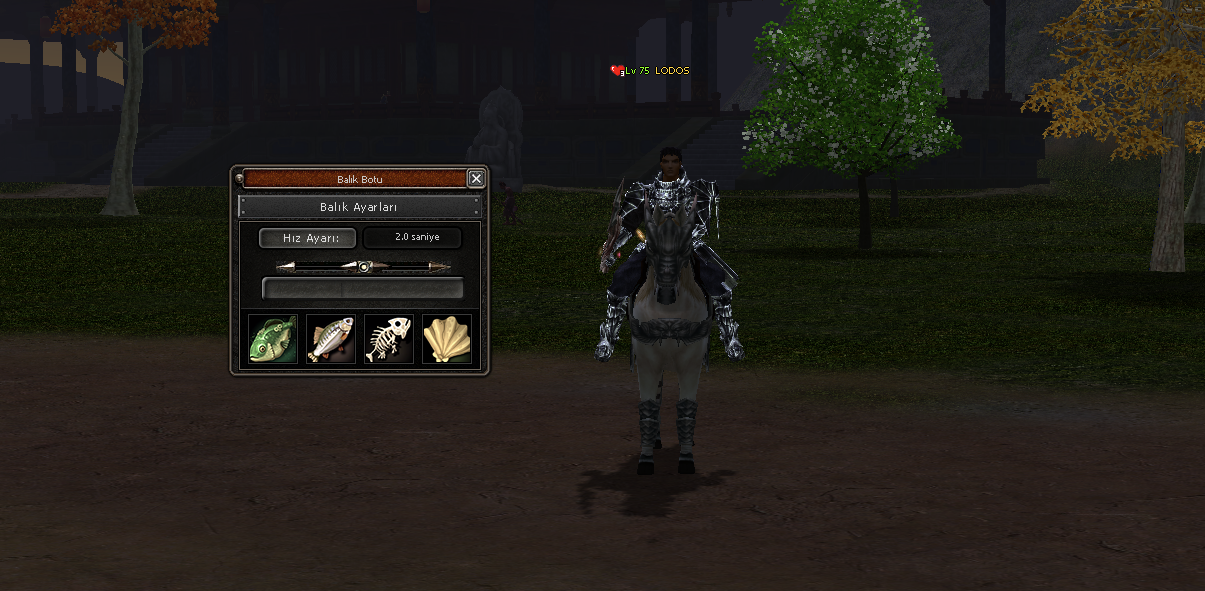Select the silver fish icon

click(331, 339)
